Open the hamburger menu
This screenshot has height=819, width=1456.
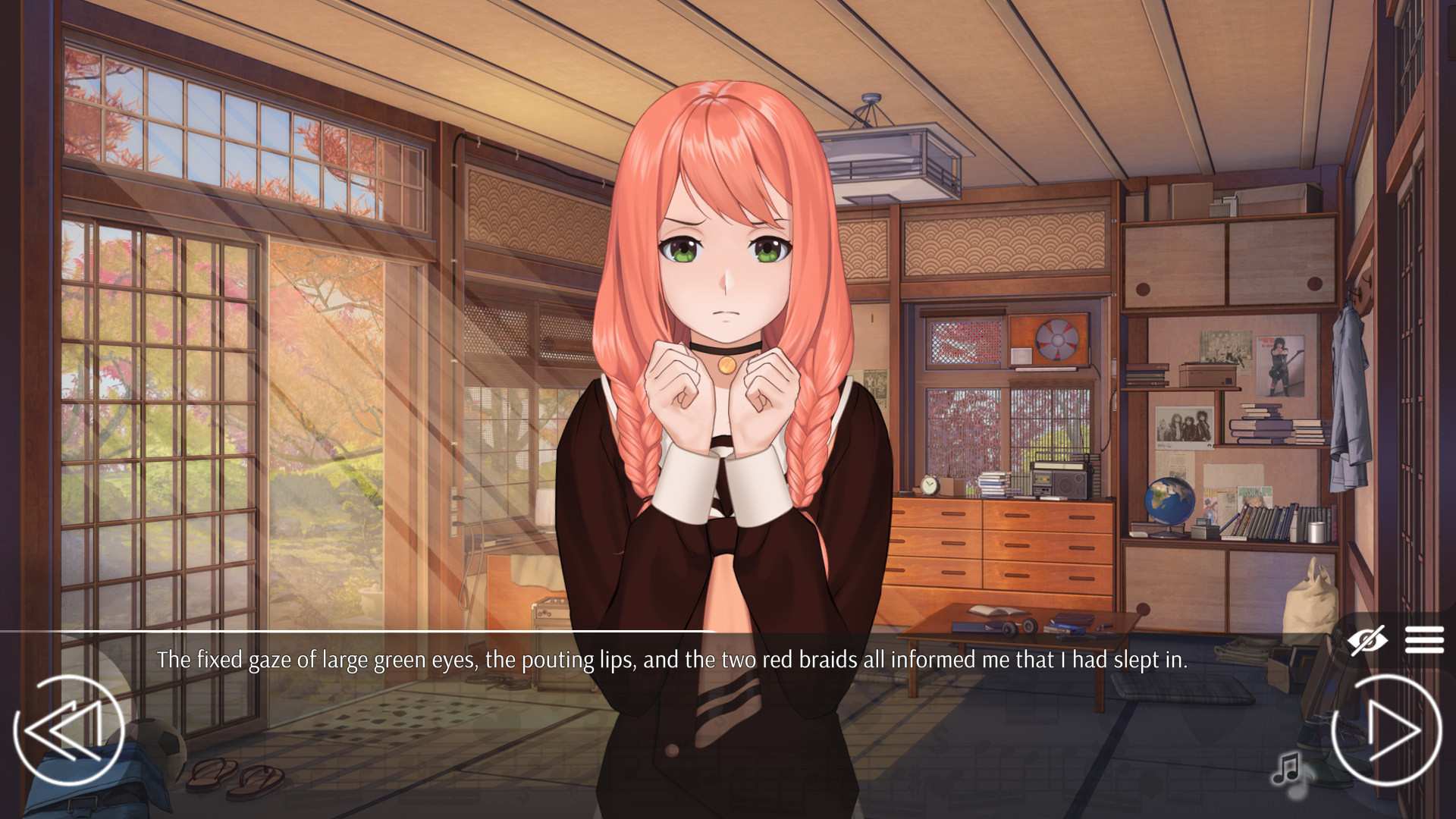pyautogui.click(x=1423, y=640)
